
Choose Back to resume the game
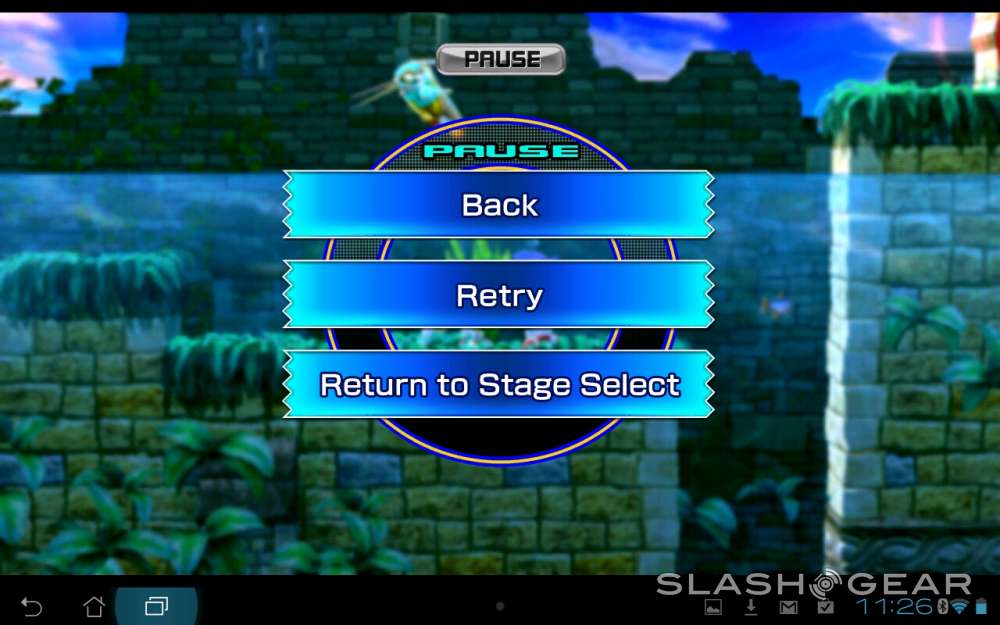click(499, 205)
